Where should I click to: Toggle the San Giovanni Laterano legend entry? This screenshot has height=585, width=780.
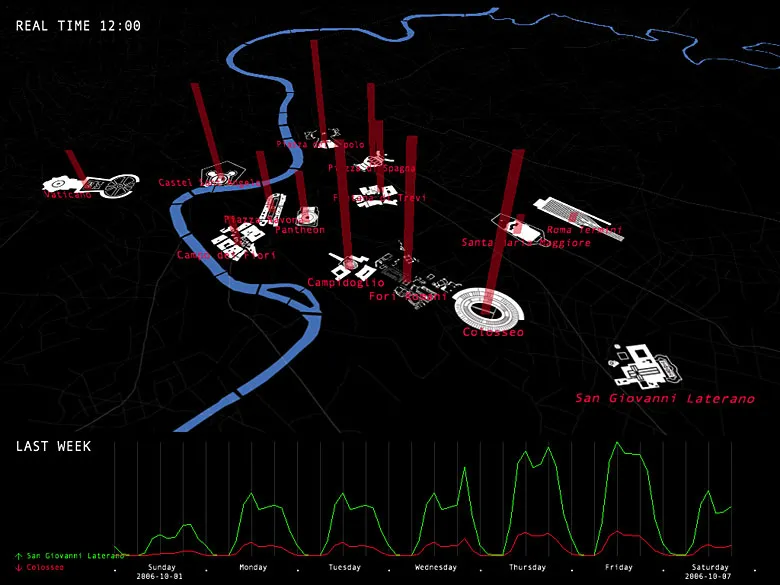[x=68, y=555]
